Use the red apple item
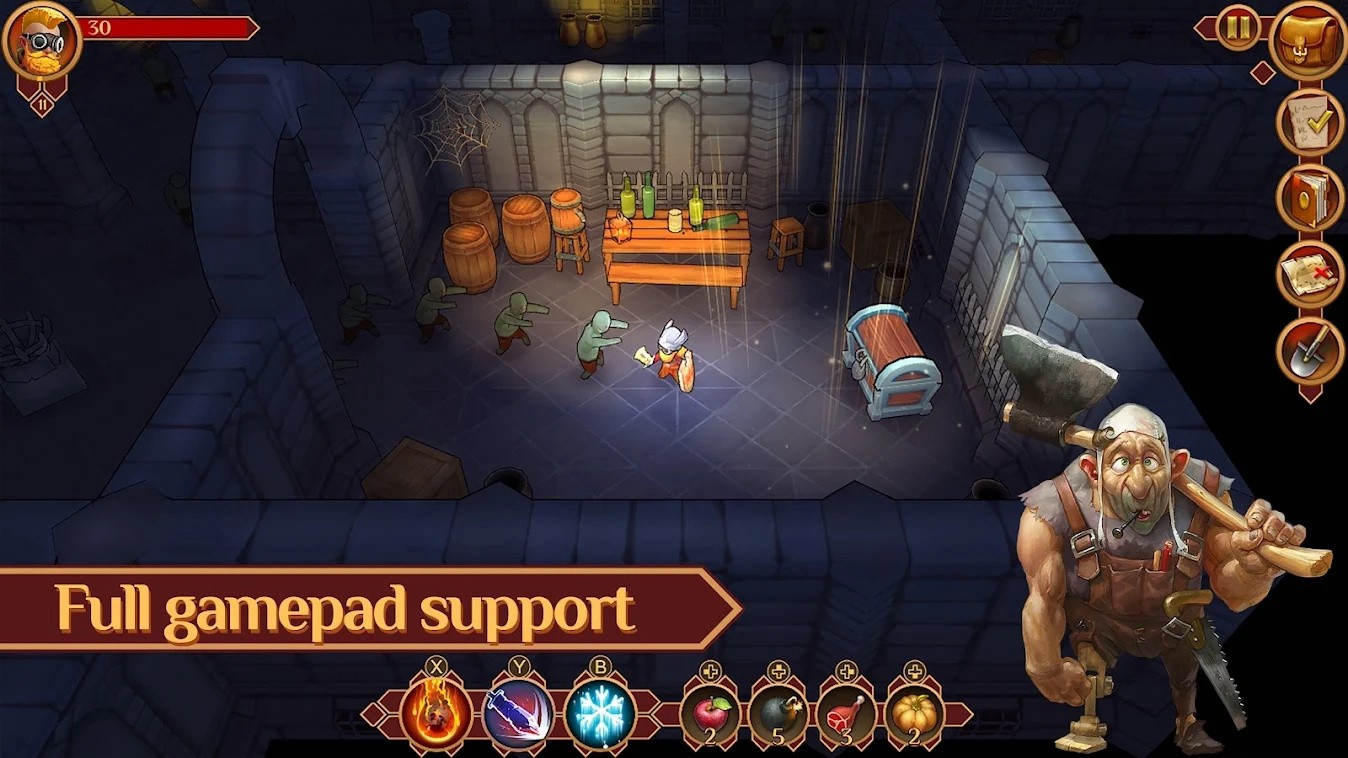The width and height of the screenshot is (1348, 758). point(710,714)
